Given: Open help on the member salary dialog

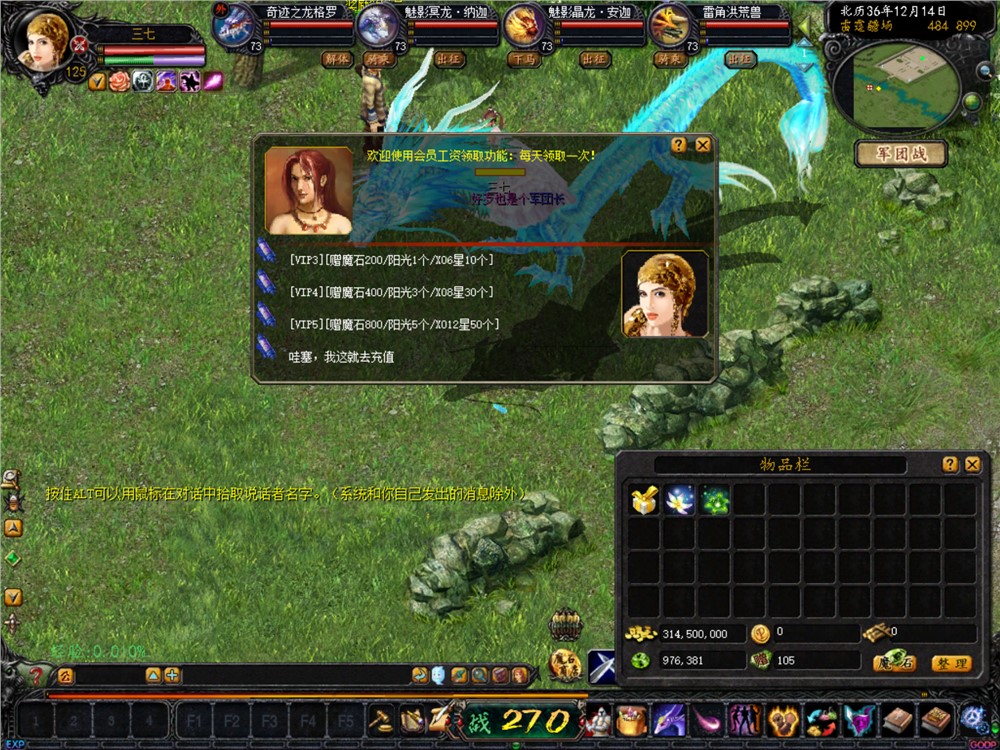Looking at the screenshot, I should tap(679, 145).
